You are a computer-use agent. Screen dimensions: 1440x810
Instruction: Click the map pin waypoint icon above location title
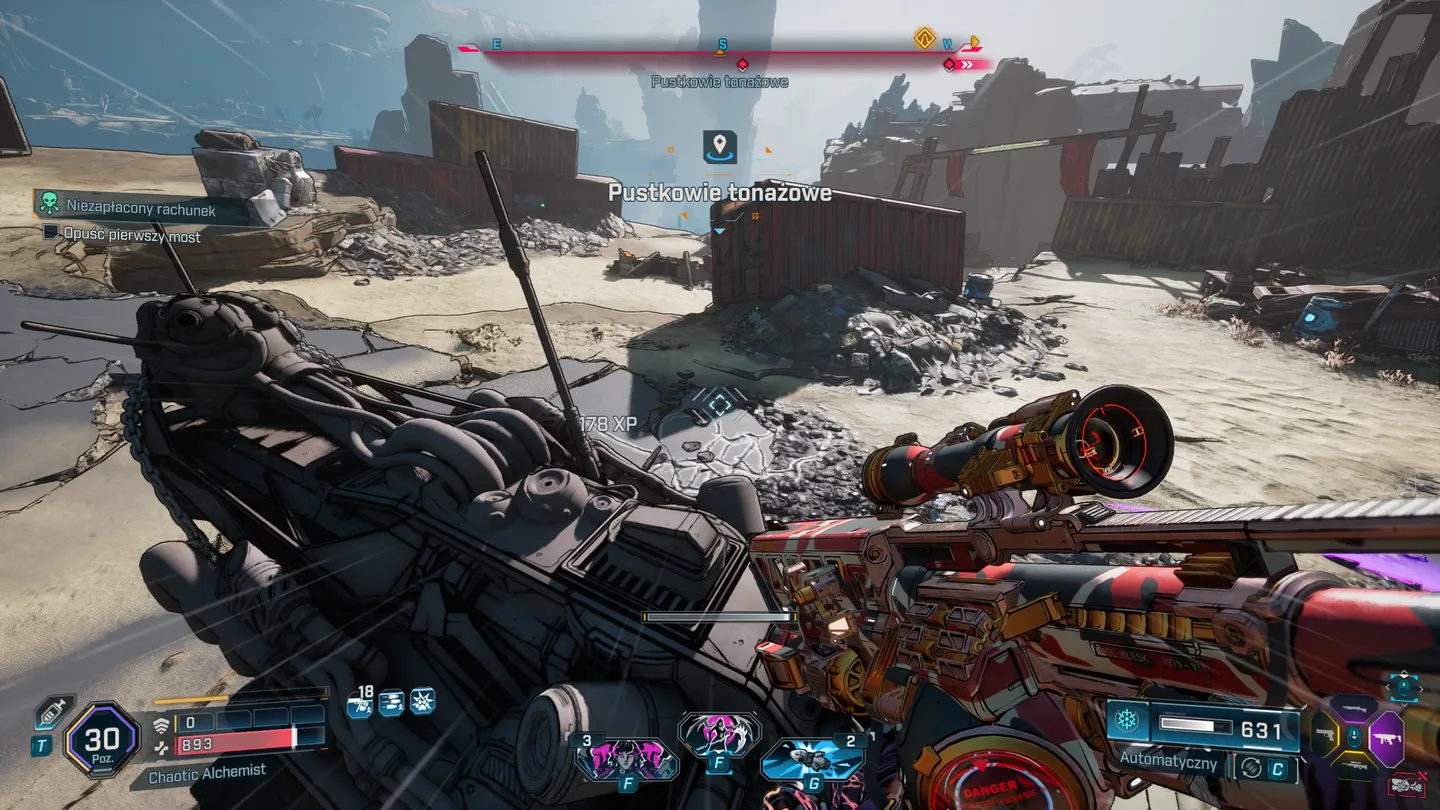[x=718, y=145]
